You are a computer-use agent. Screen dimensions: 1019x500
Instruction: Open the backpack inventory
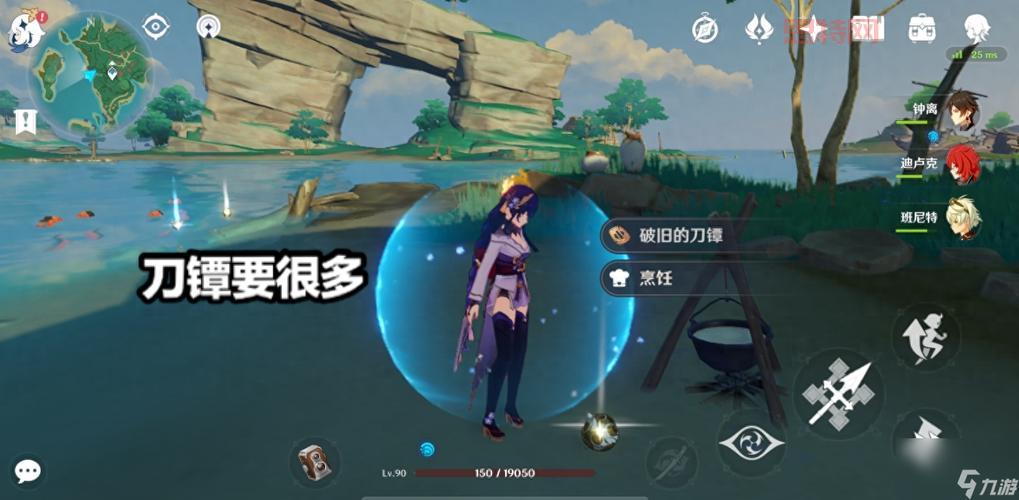click(x=921, y=28)
